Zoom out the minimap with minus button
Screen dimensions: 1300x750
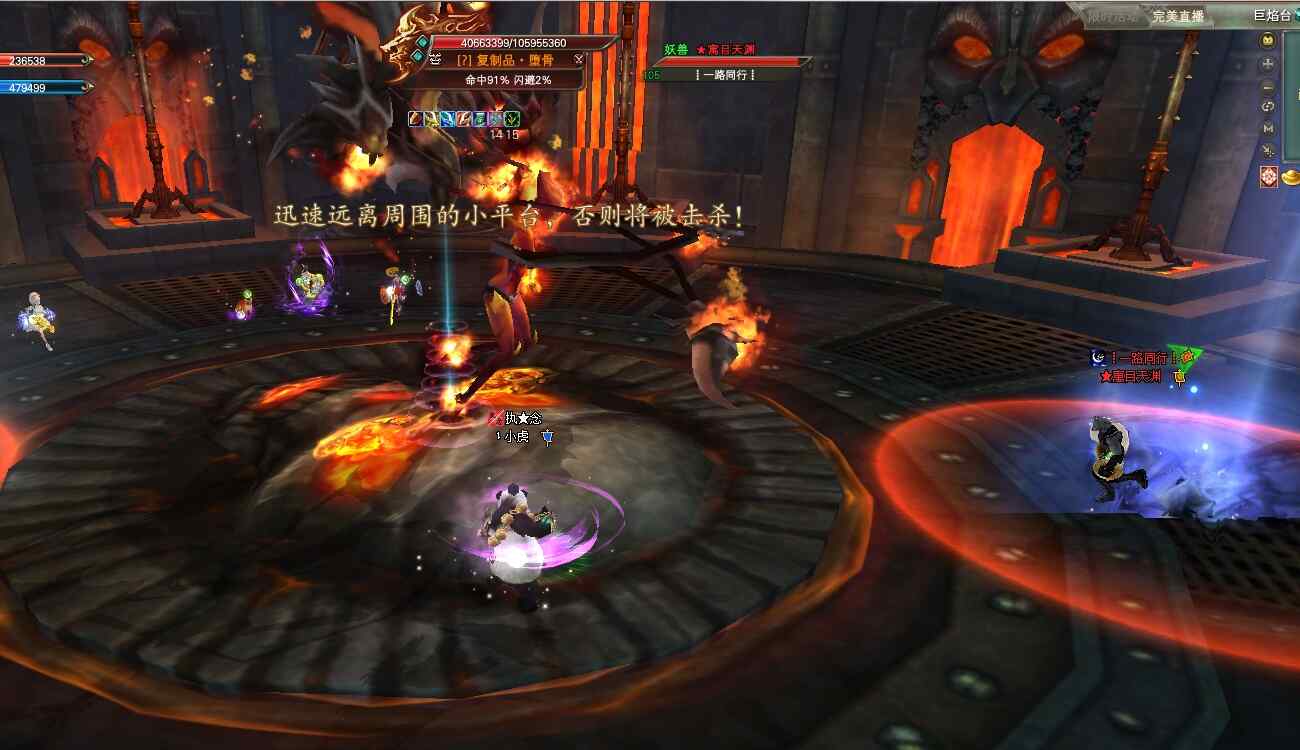[1268, 85]
